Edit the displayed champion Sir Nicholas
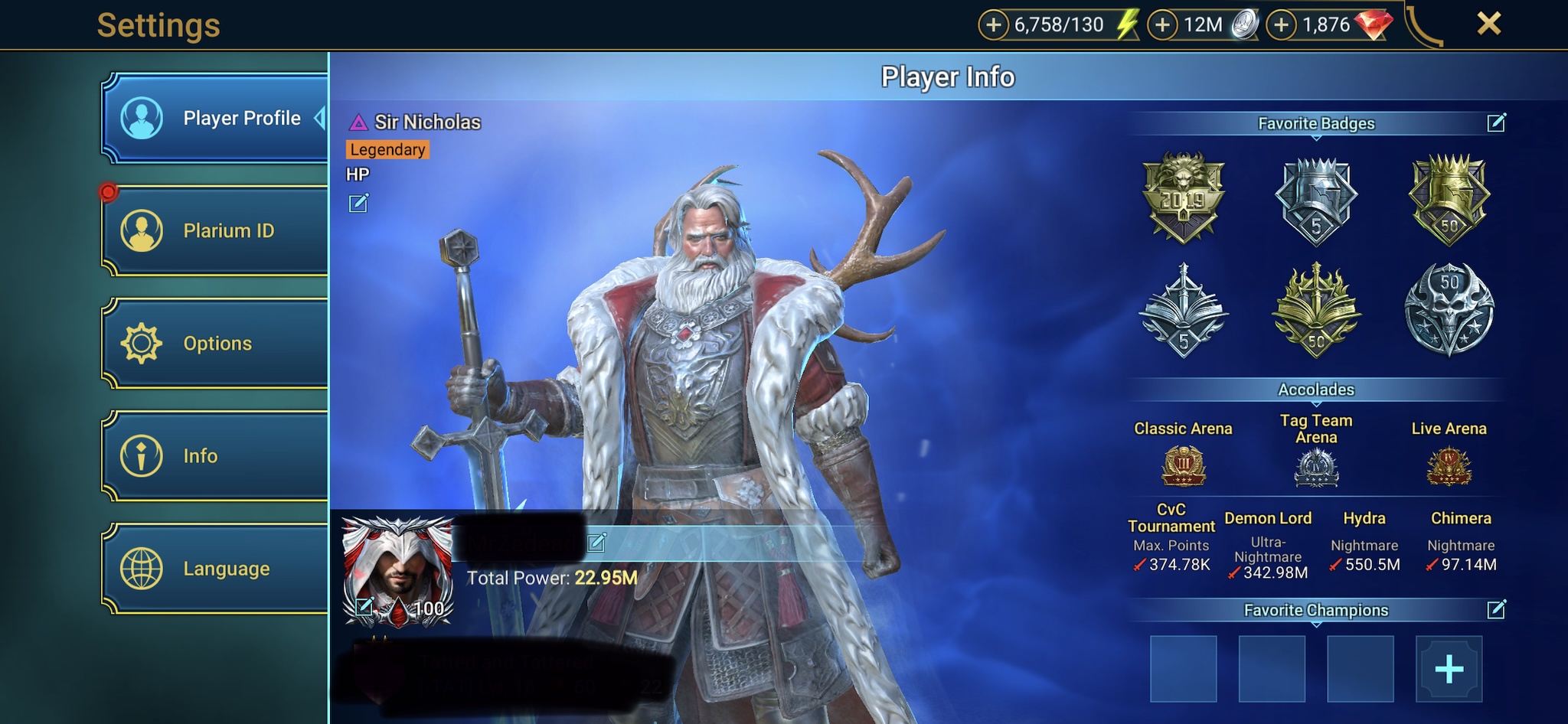The width and height of the screenshot is (1568, 724). (x=358, y=204)
